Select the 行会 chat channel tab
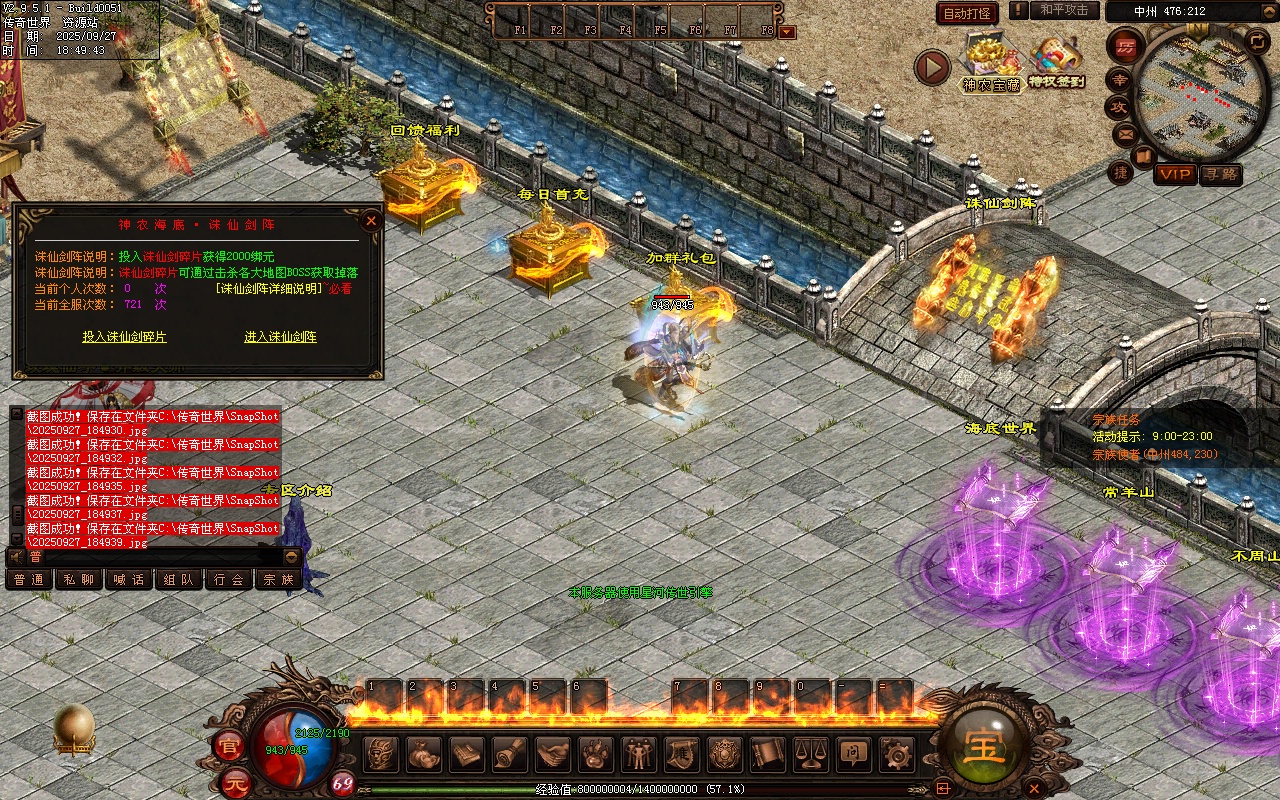 229,579
